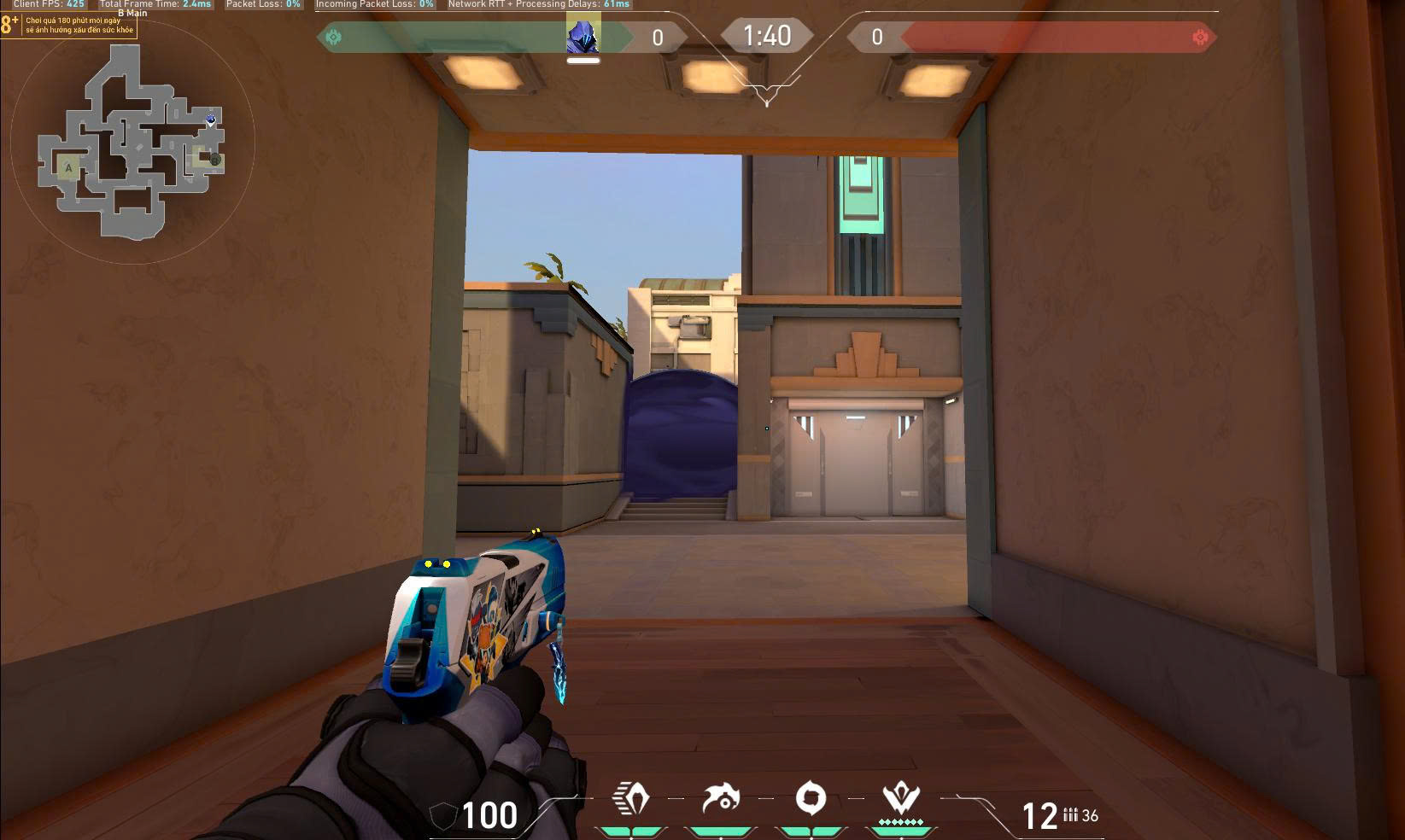1405x840 pixels.
Task: Click the green team emblem on the scorebar
Action: click(x=334, y=37)
